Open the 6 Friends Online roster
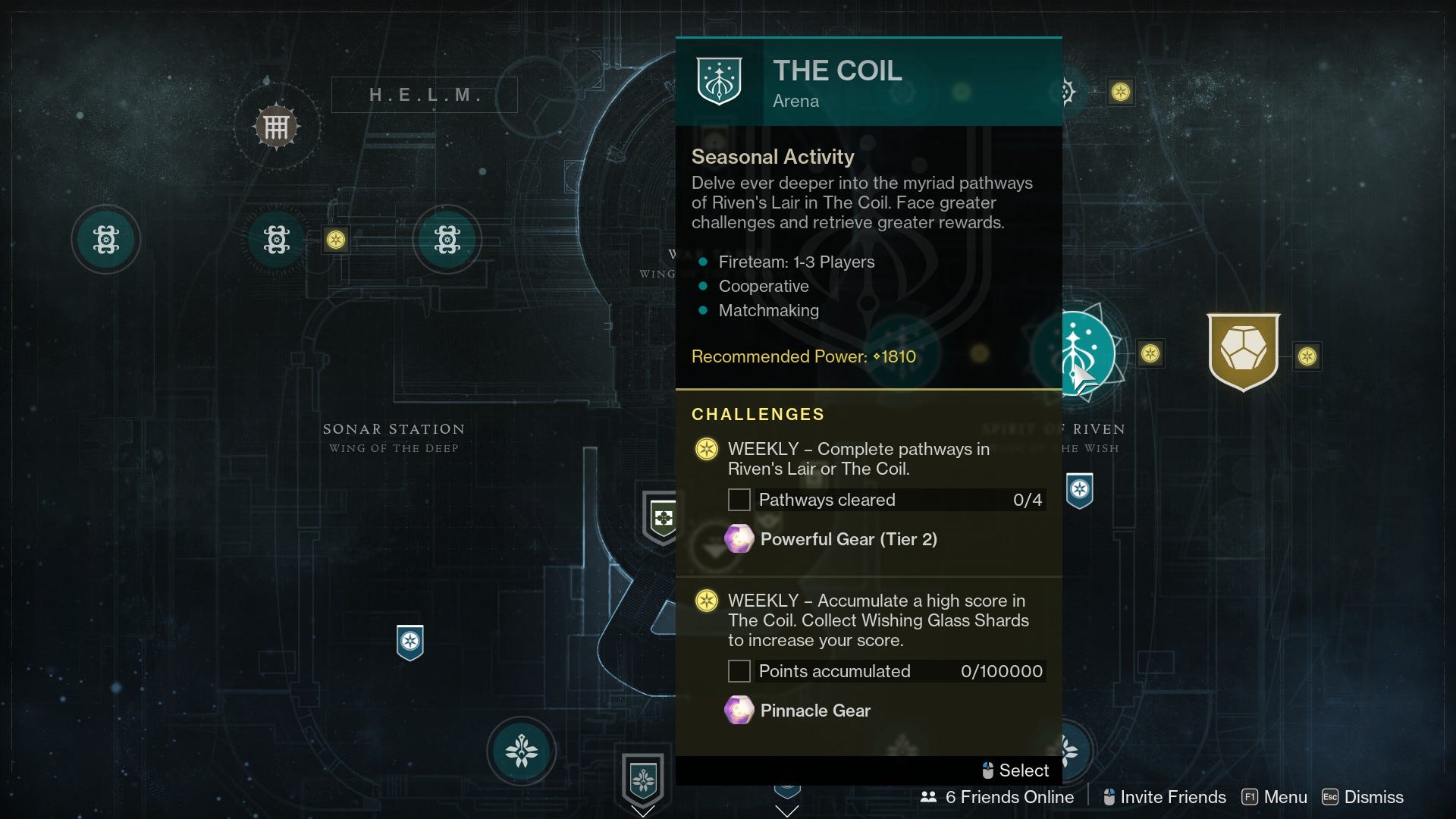1456x819 pixels. point(998,797)
